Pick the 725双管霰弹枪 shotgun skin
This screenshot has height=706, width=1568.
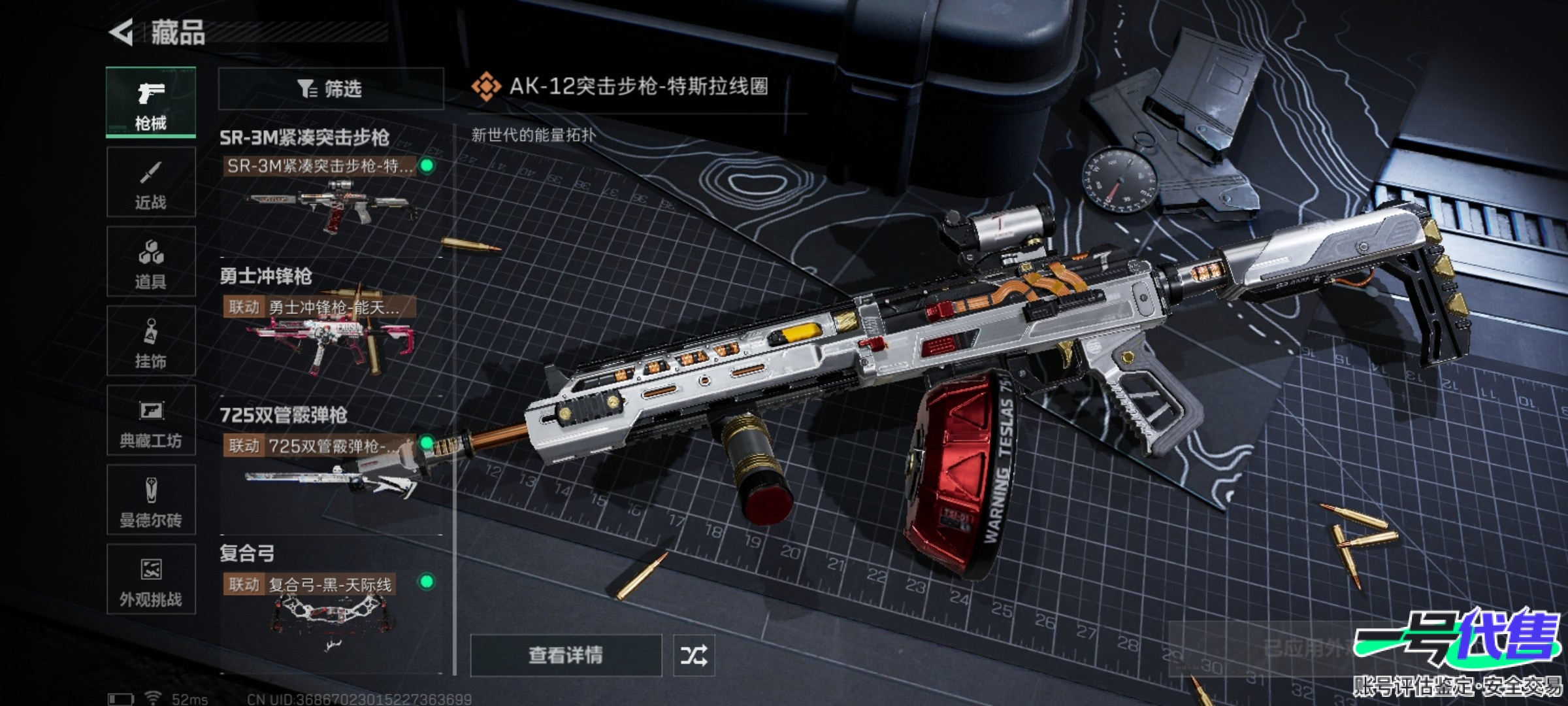(330, 471)
